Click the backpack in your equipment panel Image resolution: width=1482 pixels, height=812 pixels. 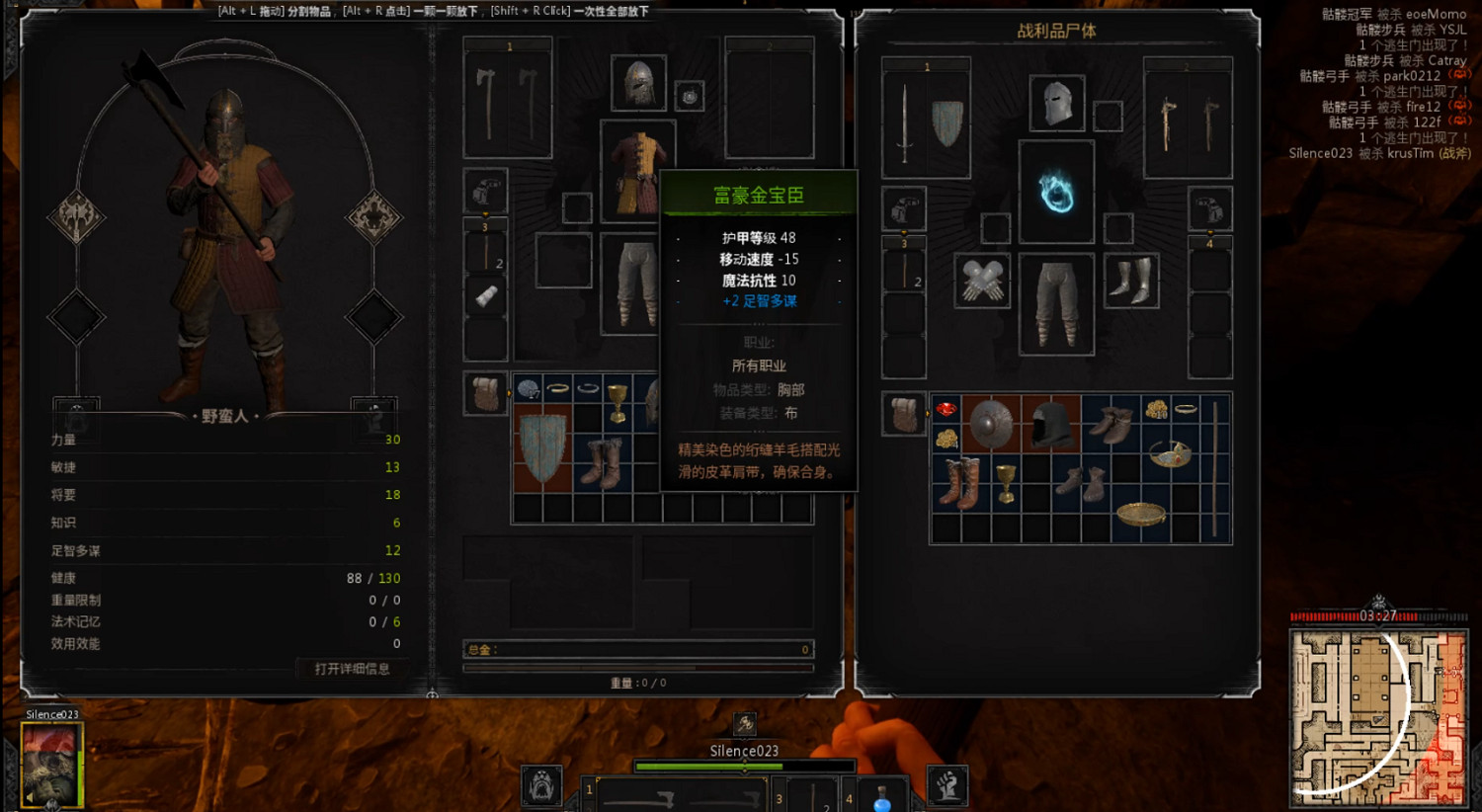point(484,392)
